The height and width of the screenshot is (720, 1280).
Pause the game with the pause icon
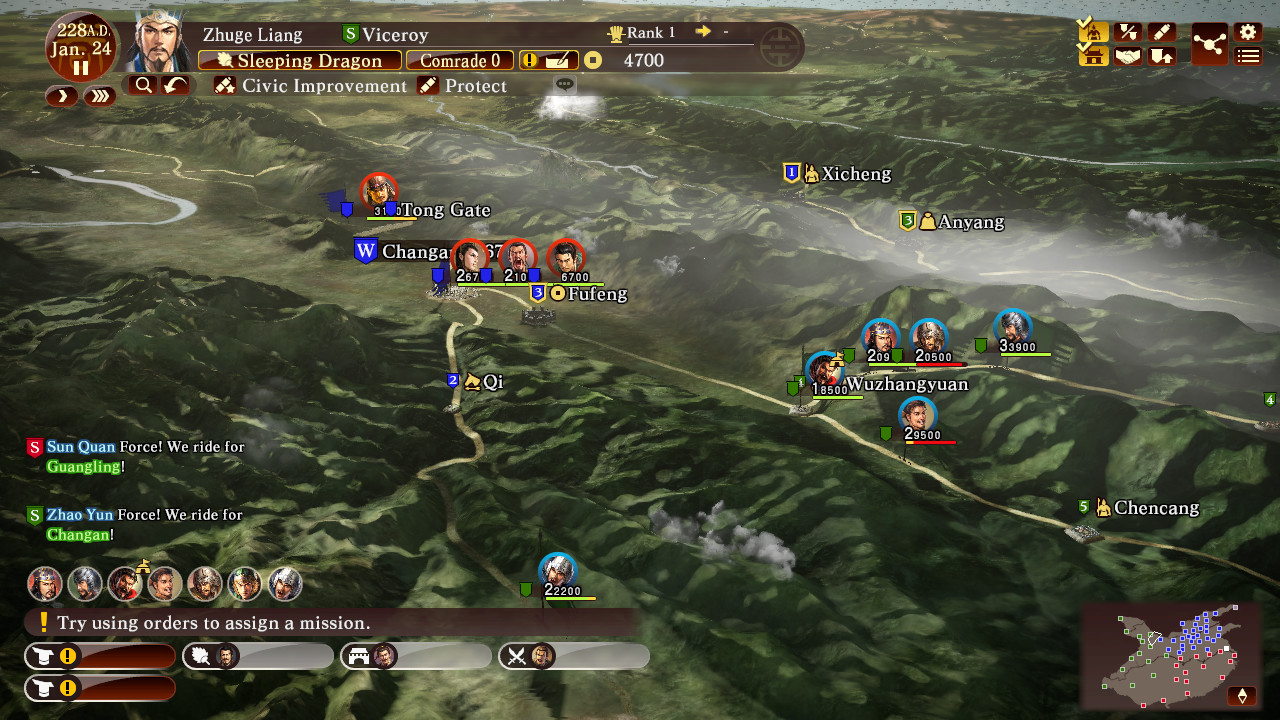click(82, 68)
